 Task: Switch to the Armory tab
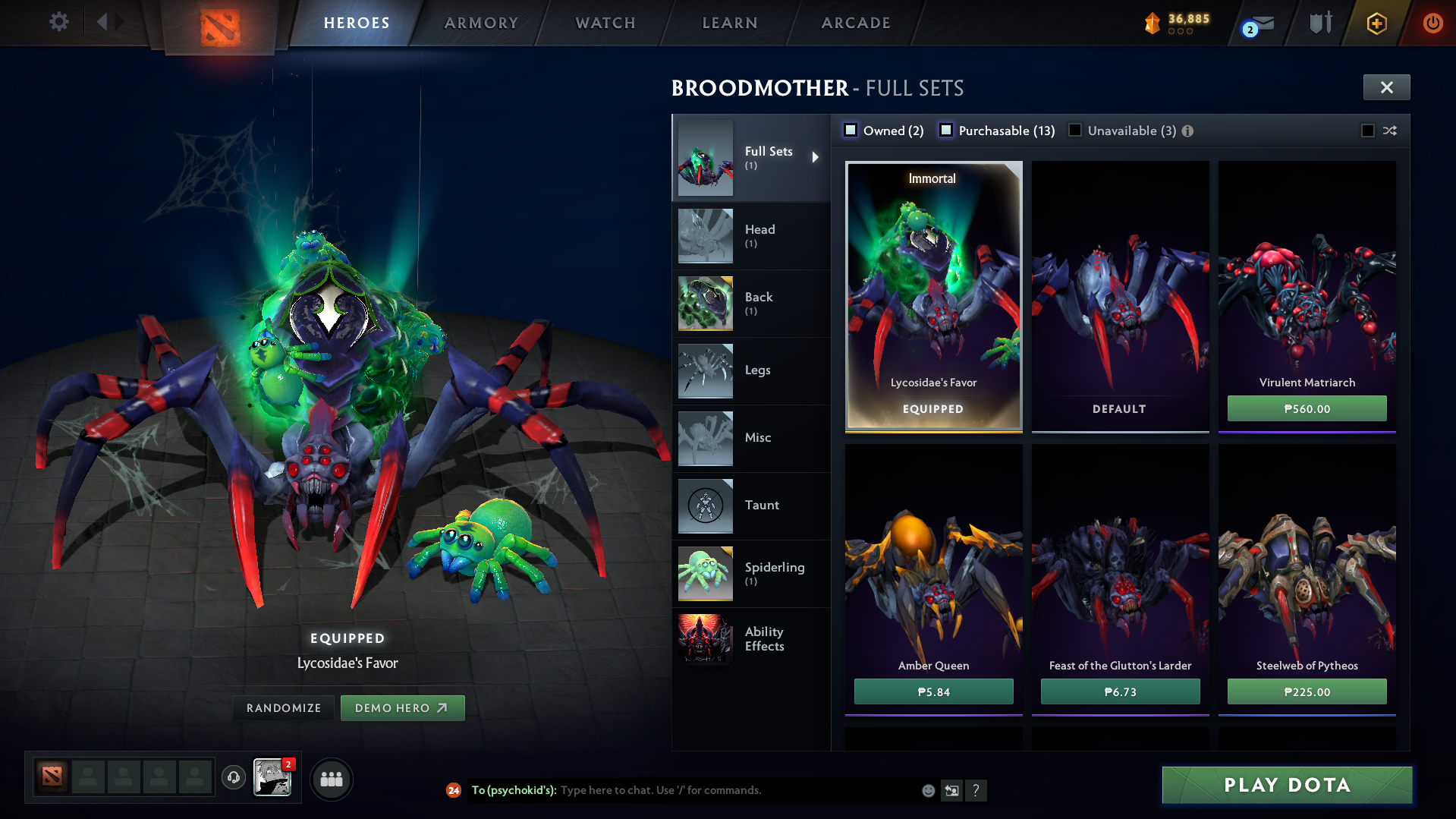pos(481,23)
